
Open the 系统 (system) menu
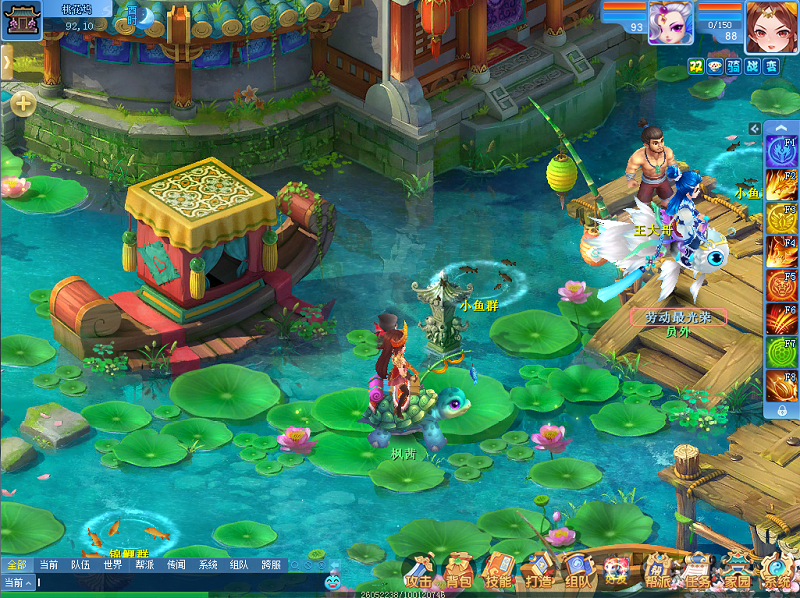777,571
